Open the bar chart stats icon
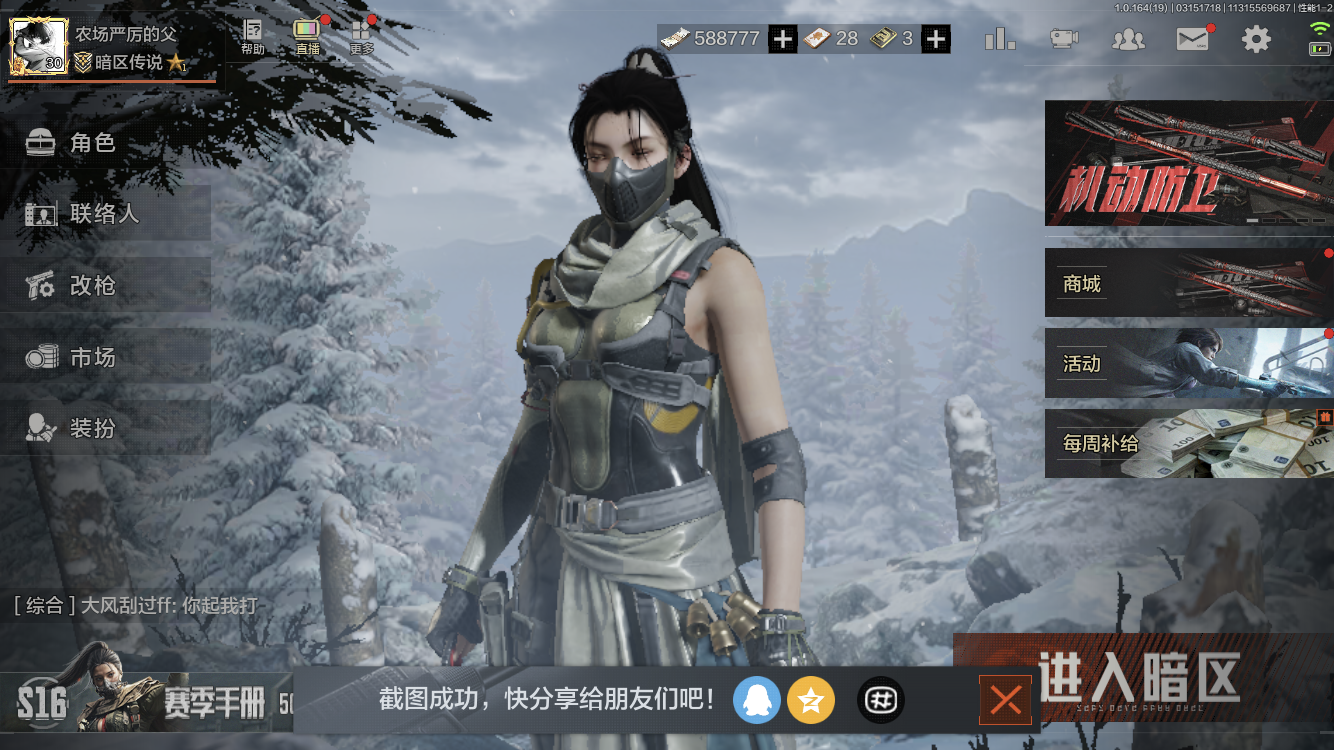The height and width of the screenshot is (750, 1334). (x=999, y=37)
